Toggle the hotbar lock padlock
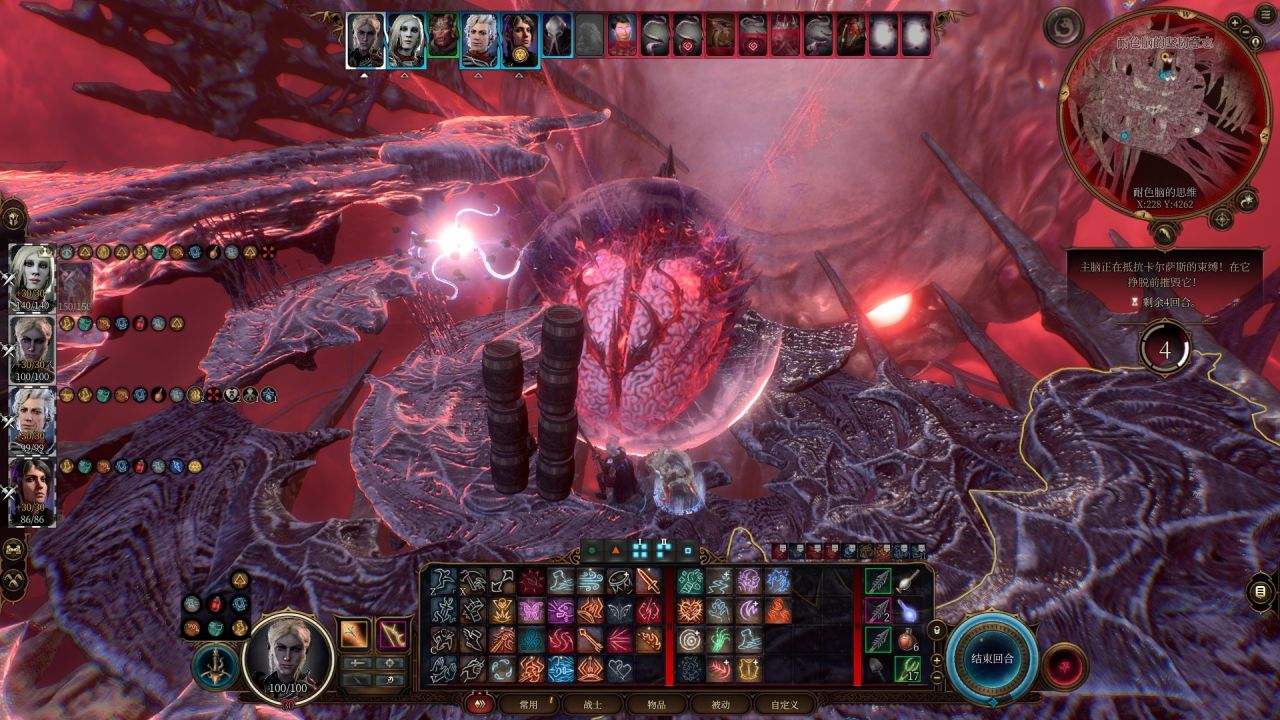The height and width of the screenshot is (720, 1280). [x=936, y=631]
